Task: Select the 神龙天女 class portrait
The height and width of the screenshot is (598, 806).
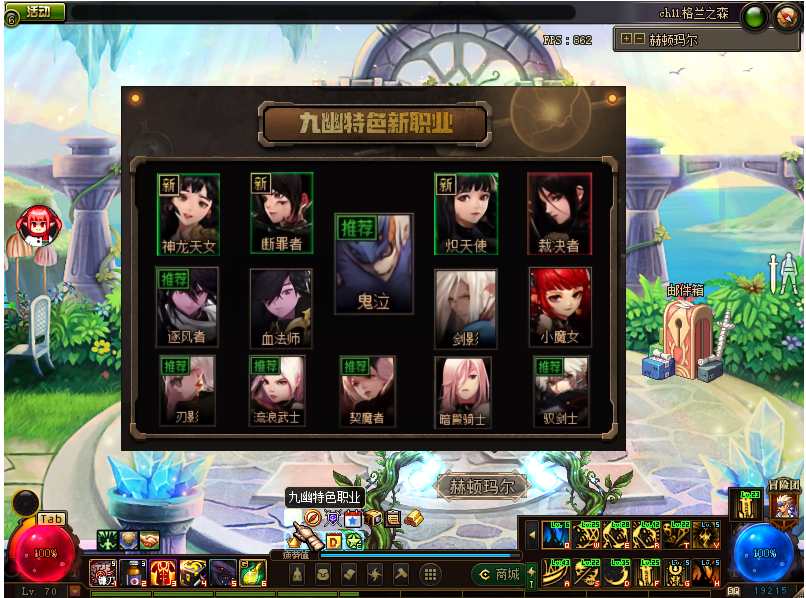Action: click(189, 212)
